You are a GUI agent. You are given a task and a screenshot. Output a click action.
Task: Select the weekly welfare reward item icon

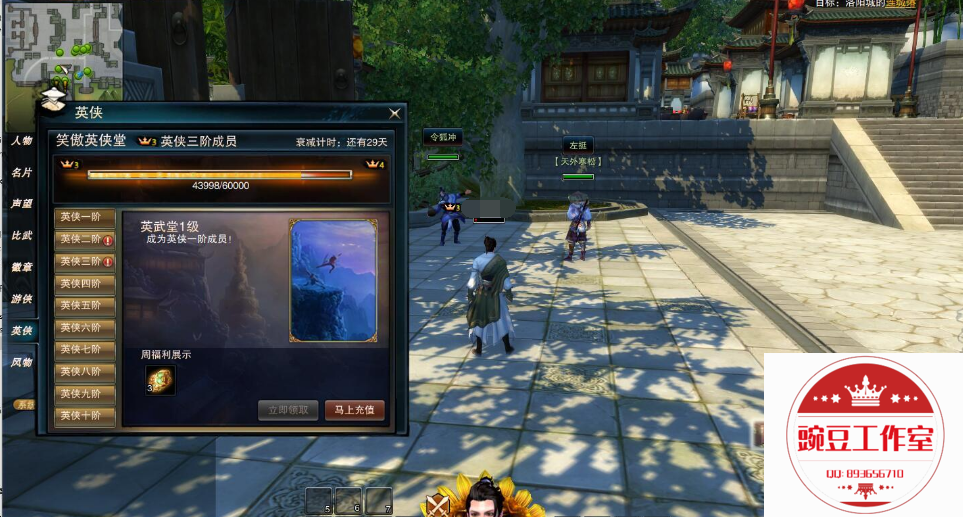pyautogui.click(x=160, y=380)
